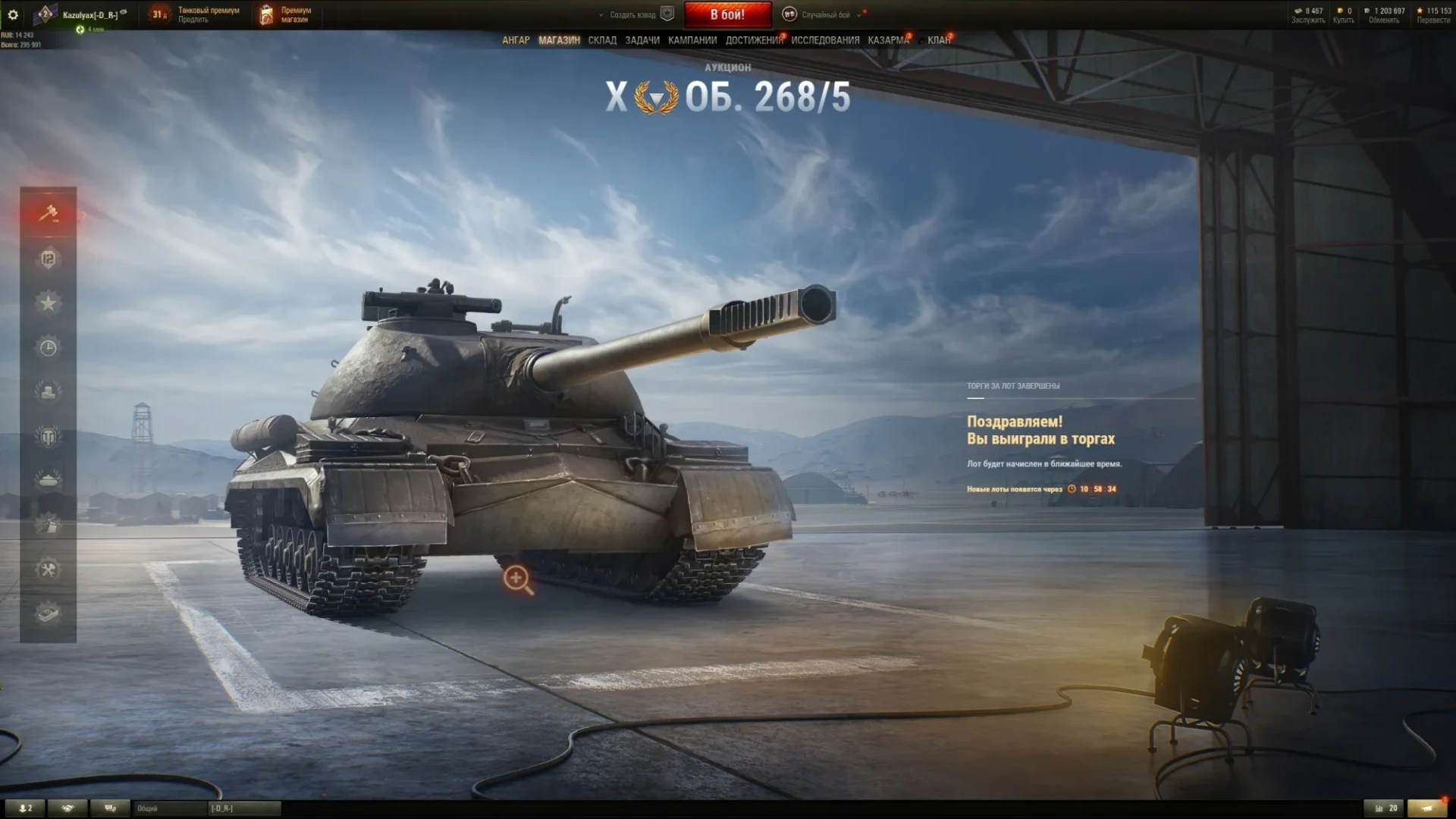
Task: Show the "ДОСТИЖЕНИЯ" tab
Action: click(x=754, y=40)
